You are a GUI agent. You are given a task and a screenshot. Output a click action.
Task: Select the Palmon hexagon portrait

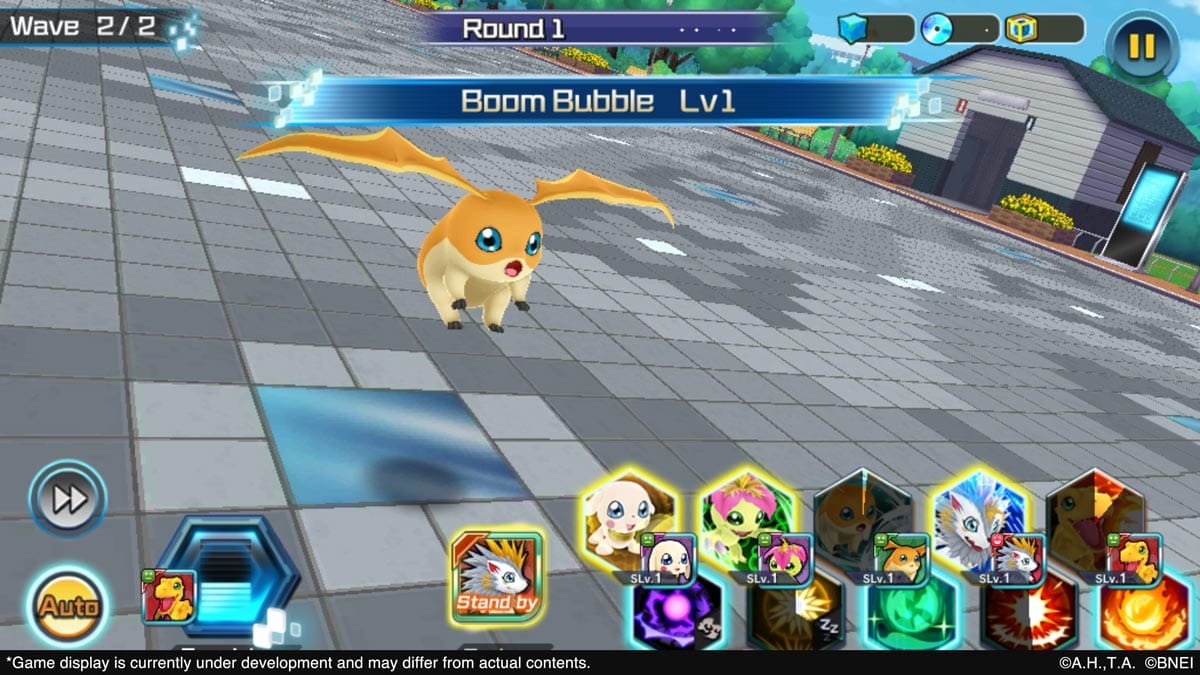coord(746,518)
